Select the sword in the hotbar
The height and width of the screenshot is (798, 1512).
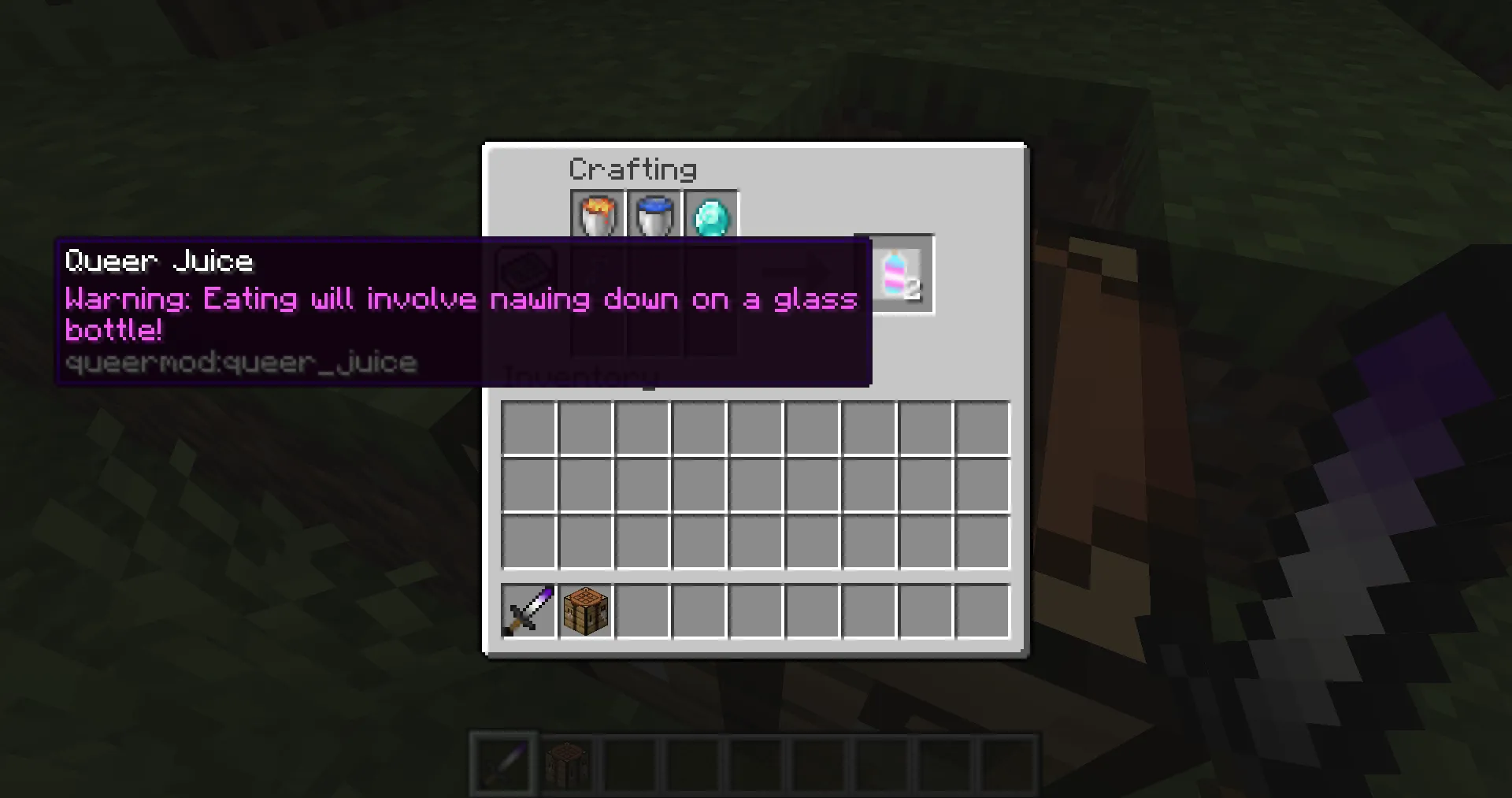(503, 761)
